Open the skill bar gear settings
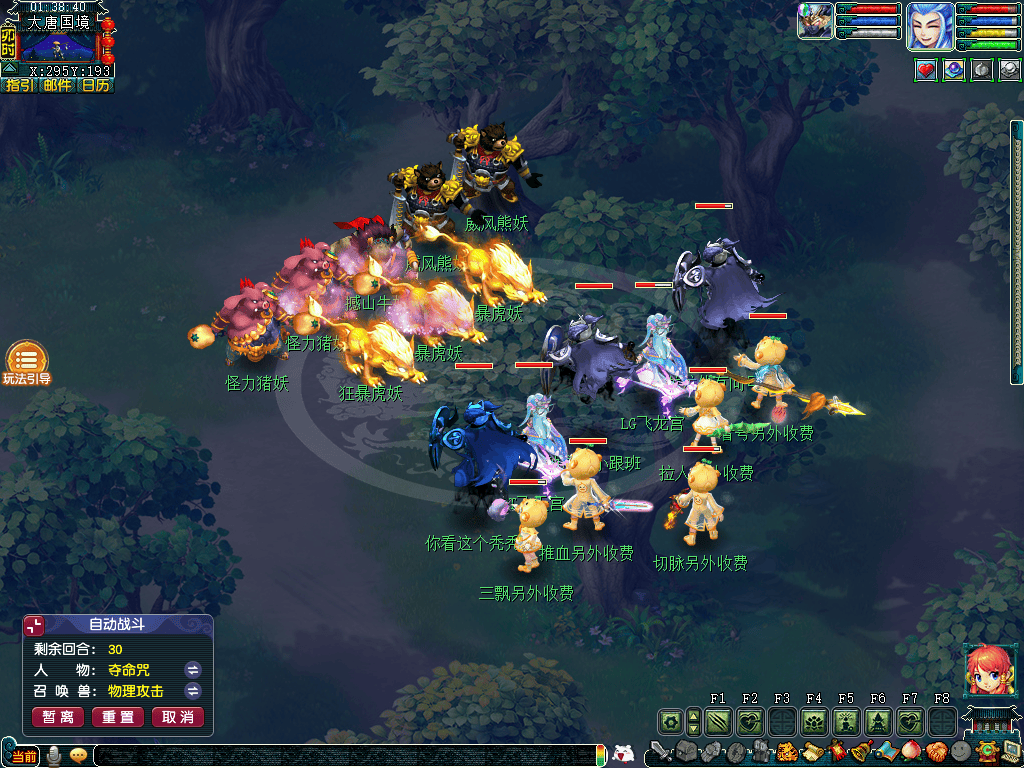The image size is (1024, 768). click(x=671, y=721)
